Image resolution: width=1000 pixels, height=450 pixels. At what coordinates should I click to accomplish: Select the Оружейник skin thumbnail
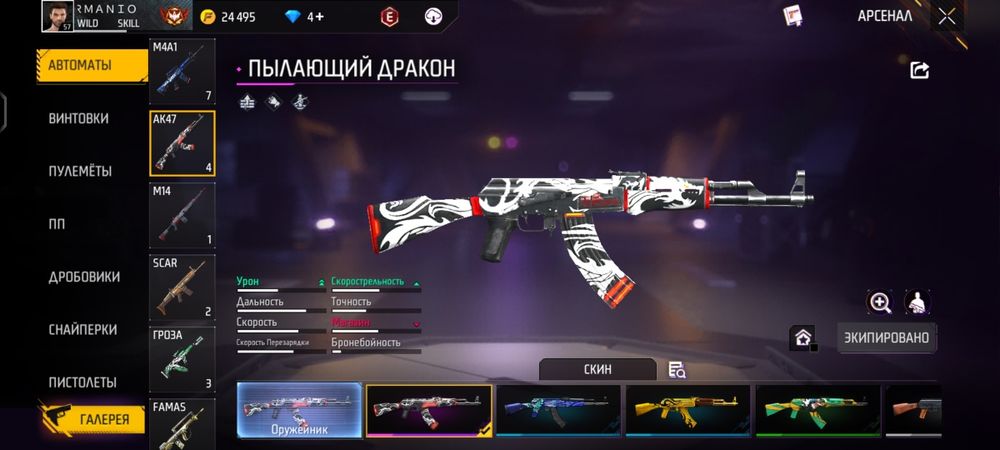click(299, 410)
